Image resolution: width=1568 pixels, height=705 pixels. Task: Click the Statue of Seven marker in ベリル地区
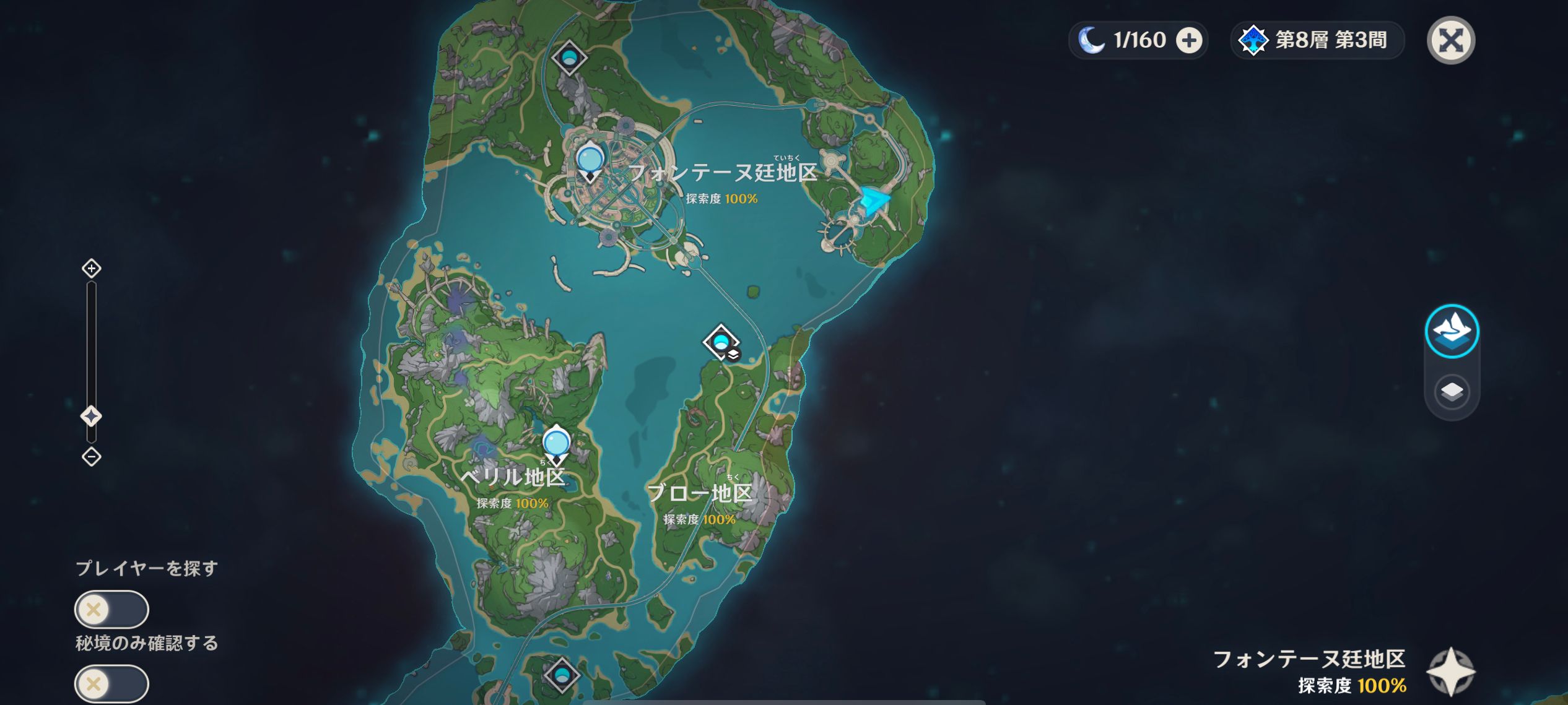coord(557,443)
